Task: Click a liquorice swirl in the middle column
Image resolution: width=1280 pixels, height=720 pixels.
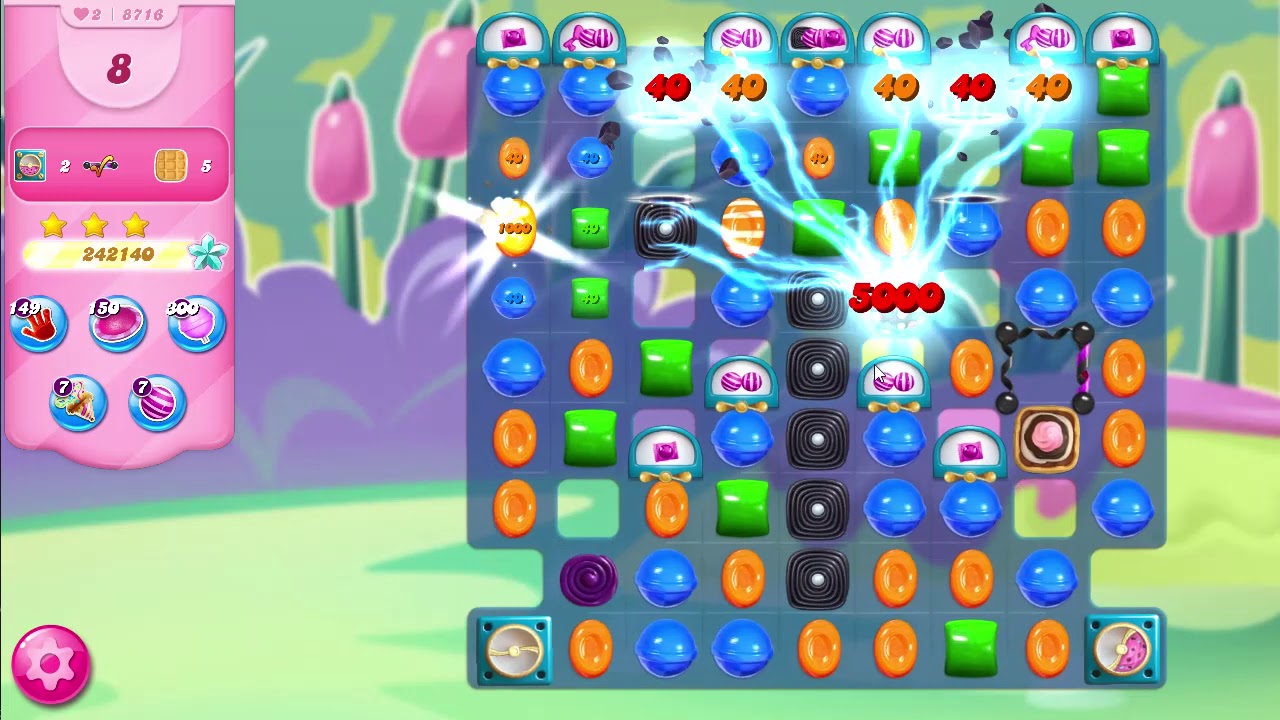Action: tap(818, 438)
